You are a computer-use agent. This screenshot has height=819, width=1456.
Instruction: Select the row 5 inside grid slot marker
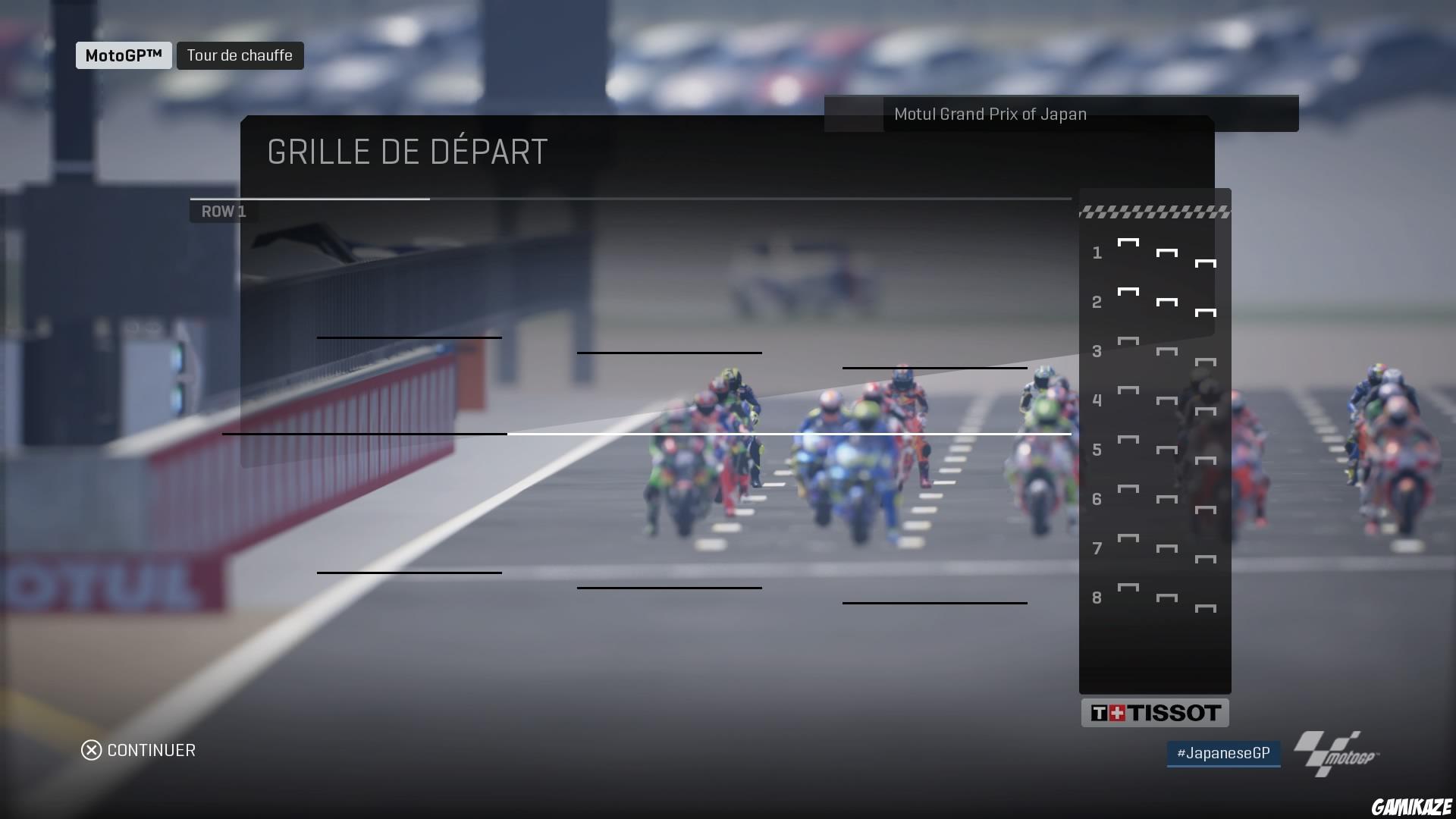click(1128, 439)
